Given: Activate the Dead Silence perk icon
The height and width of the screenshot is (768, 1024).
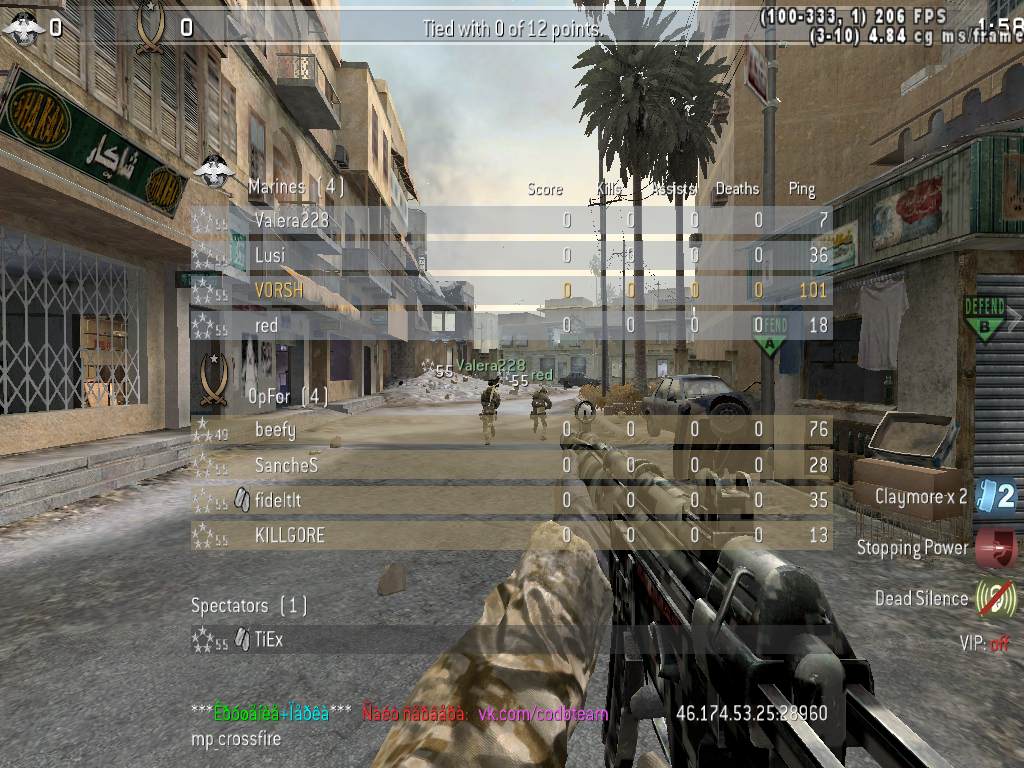Looking at the screenshot, I should pyautogui.click(x=996, y=598).
